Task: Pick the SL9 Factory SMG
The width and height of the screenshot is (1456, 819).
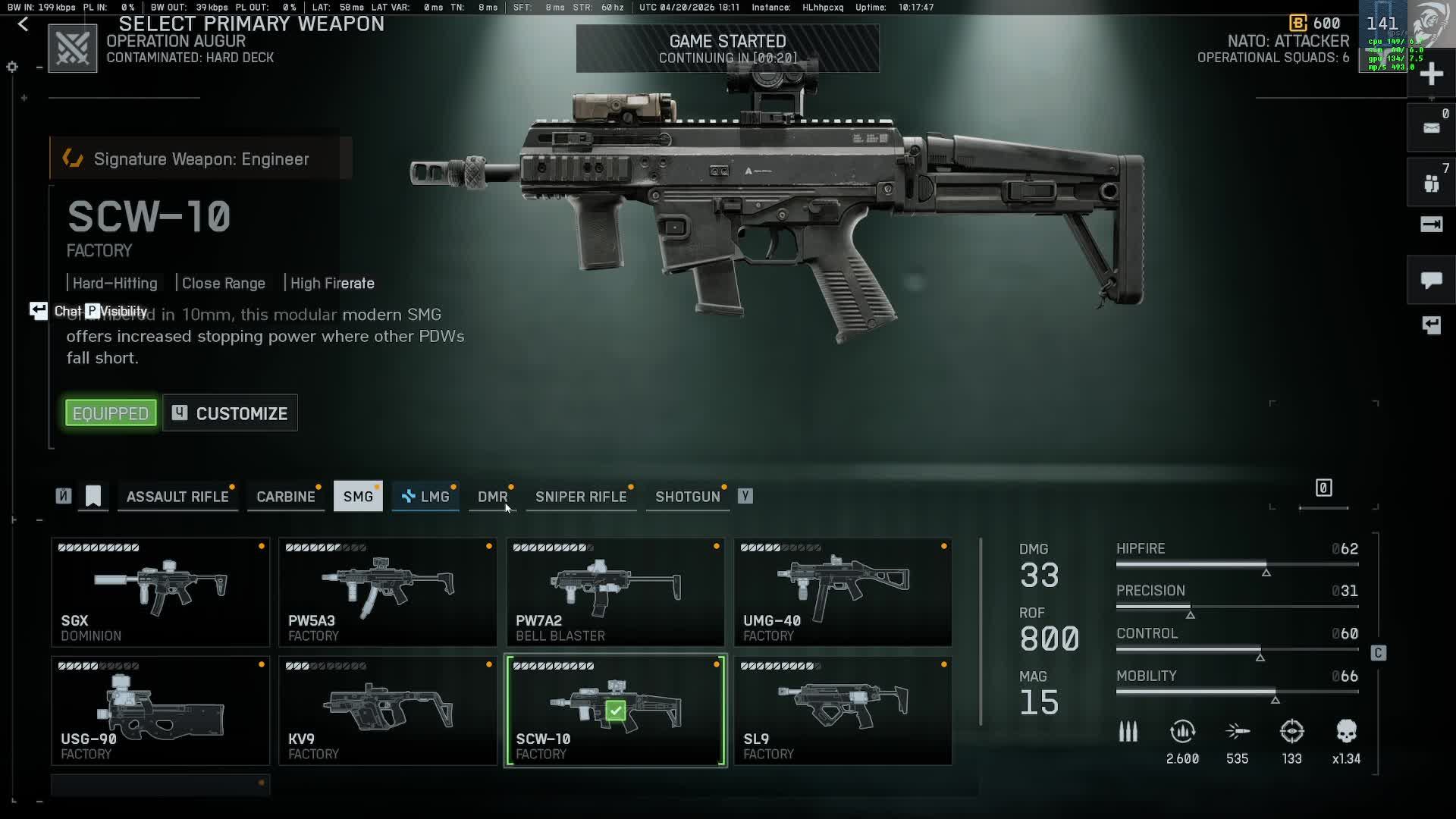Action: (843, 711)
